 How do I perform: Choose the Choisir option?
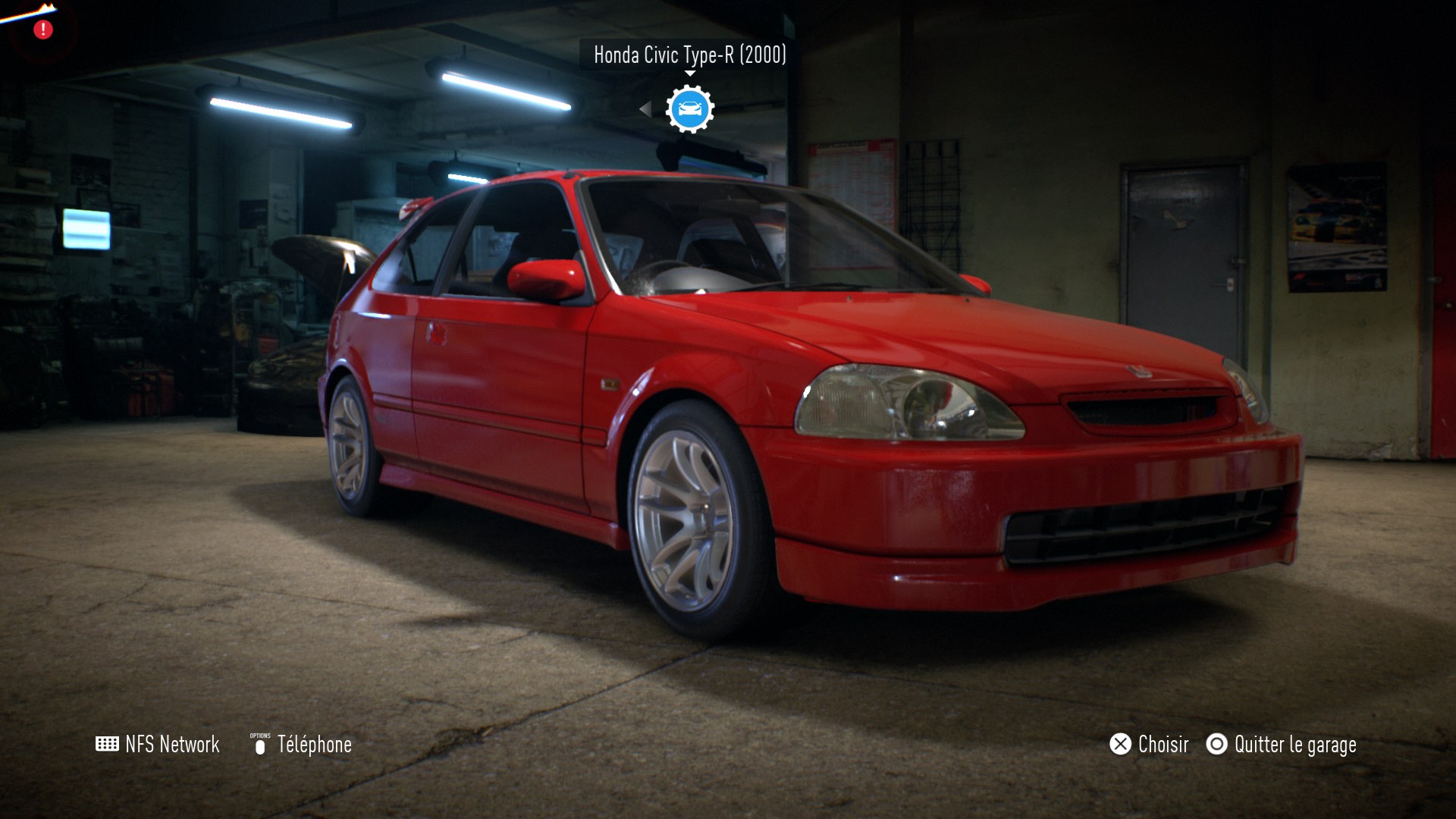coord(1149,744)
